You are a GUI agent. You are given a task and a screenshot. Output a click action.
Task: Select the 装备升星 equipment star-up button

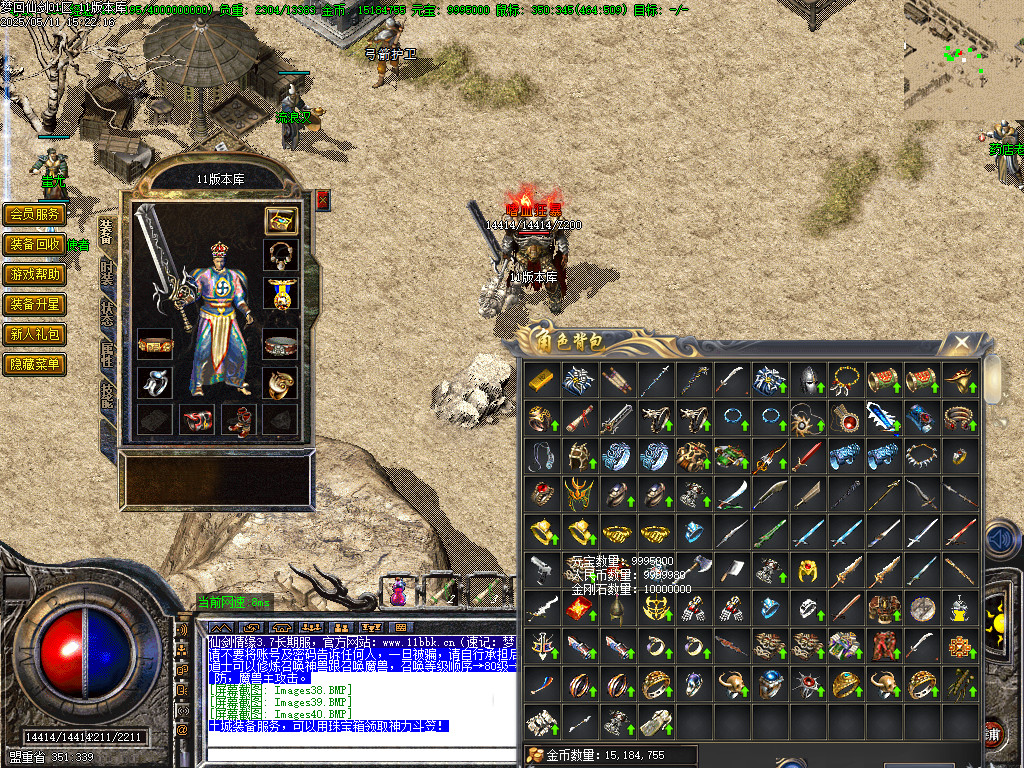(35, 304)
